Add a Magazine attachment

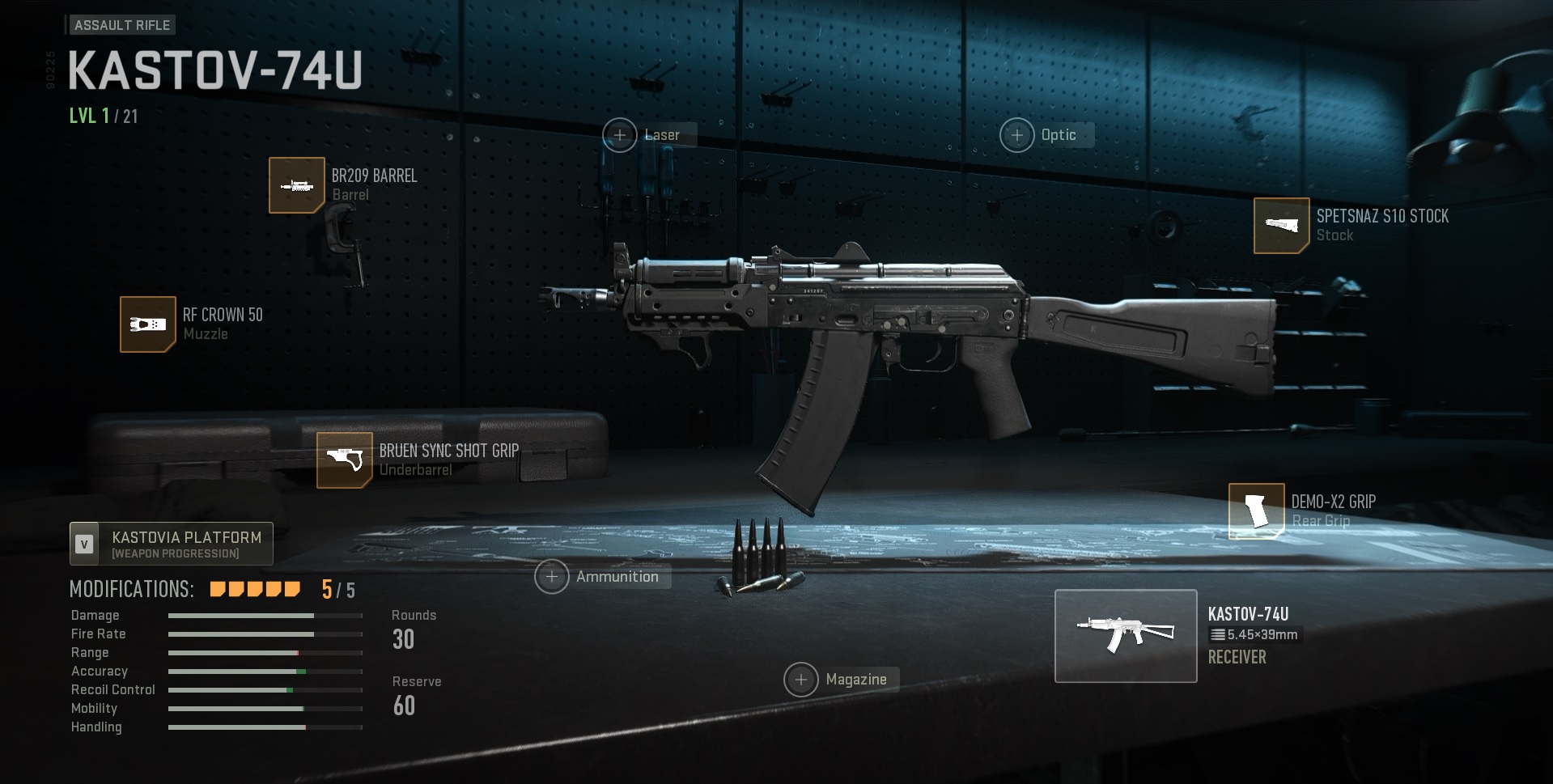coord(801,680)
